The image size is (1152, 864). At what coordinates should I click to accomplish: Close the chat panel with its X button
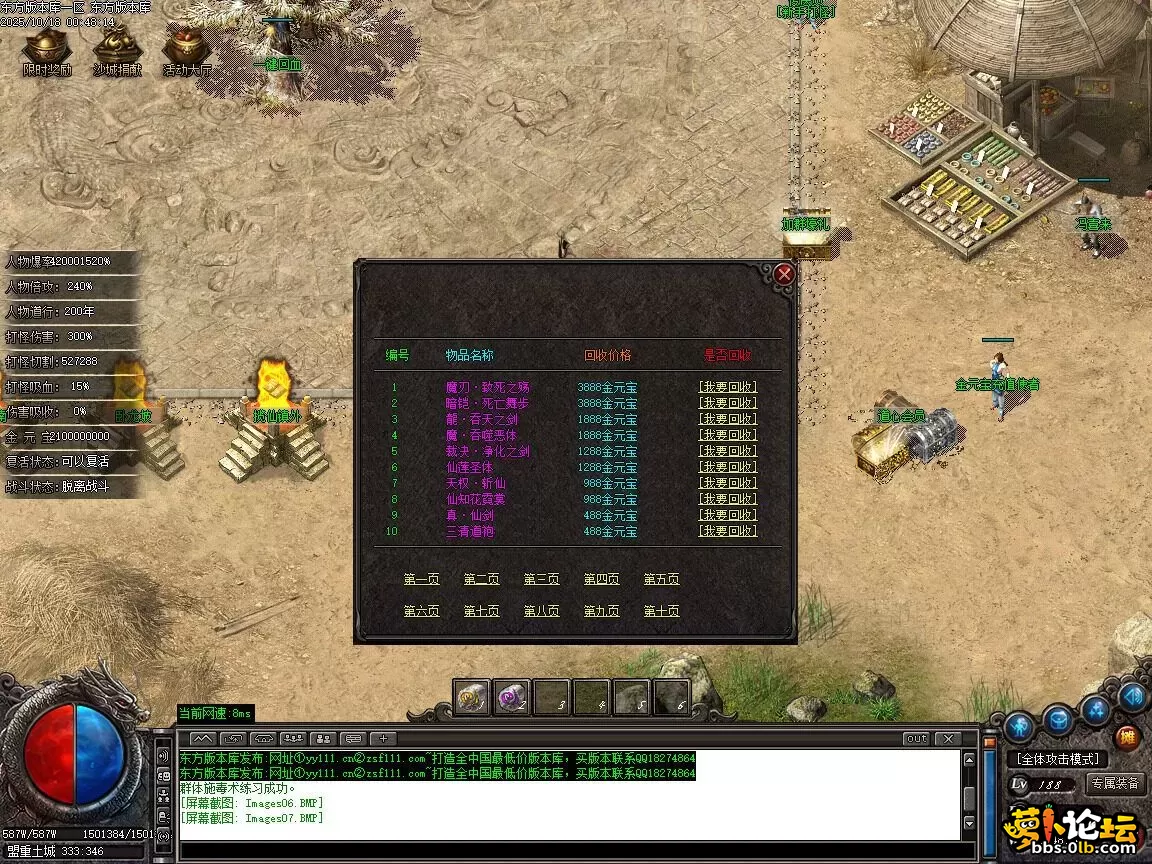(x=947, y=739)
